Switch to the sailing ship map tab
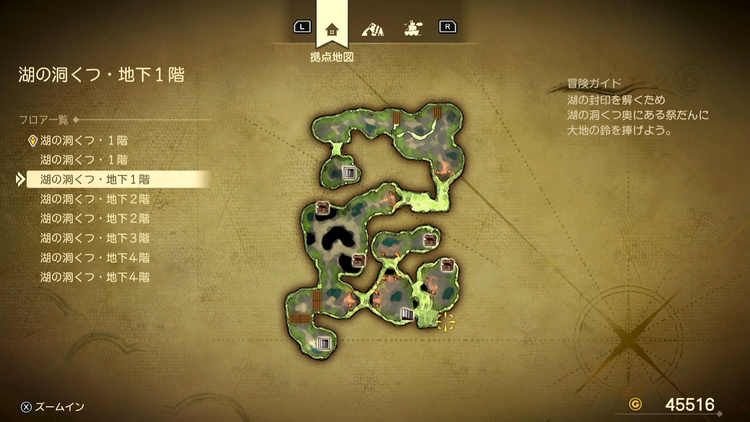The height and width of the screenshot is (422, 750). pos(410,28)
